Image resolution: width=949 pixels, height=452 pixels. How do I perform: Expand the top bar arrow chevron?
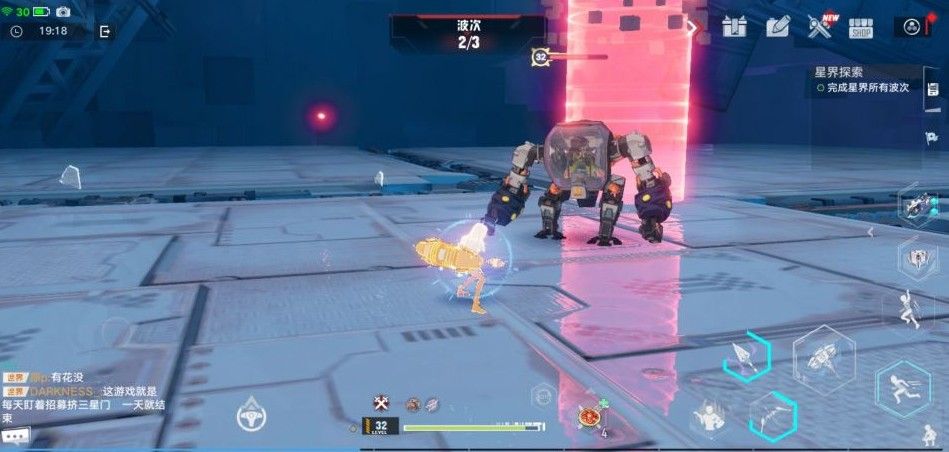pos(691,27)
